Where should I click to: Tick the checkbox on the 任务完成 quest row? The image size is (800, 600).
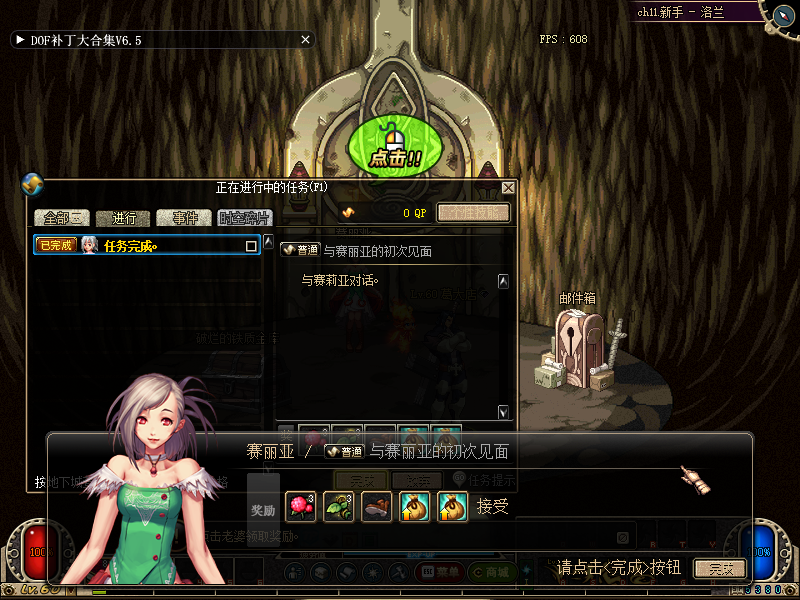251,245
